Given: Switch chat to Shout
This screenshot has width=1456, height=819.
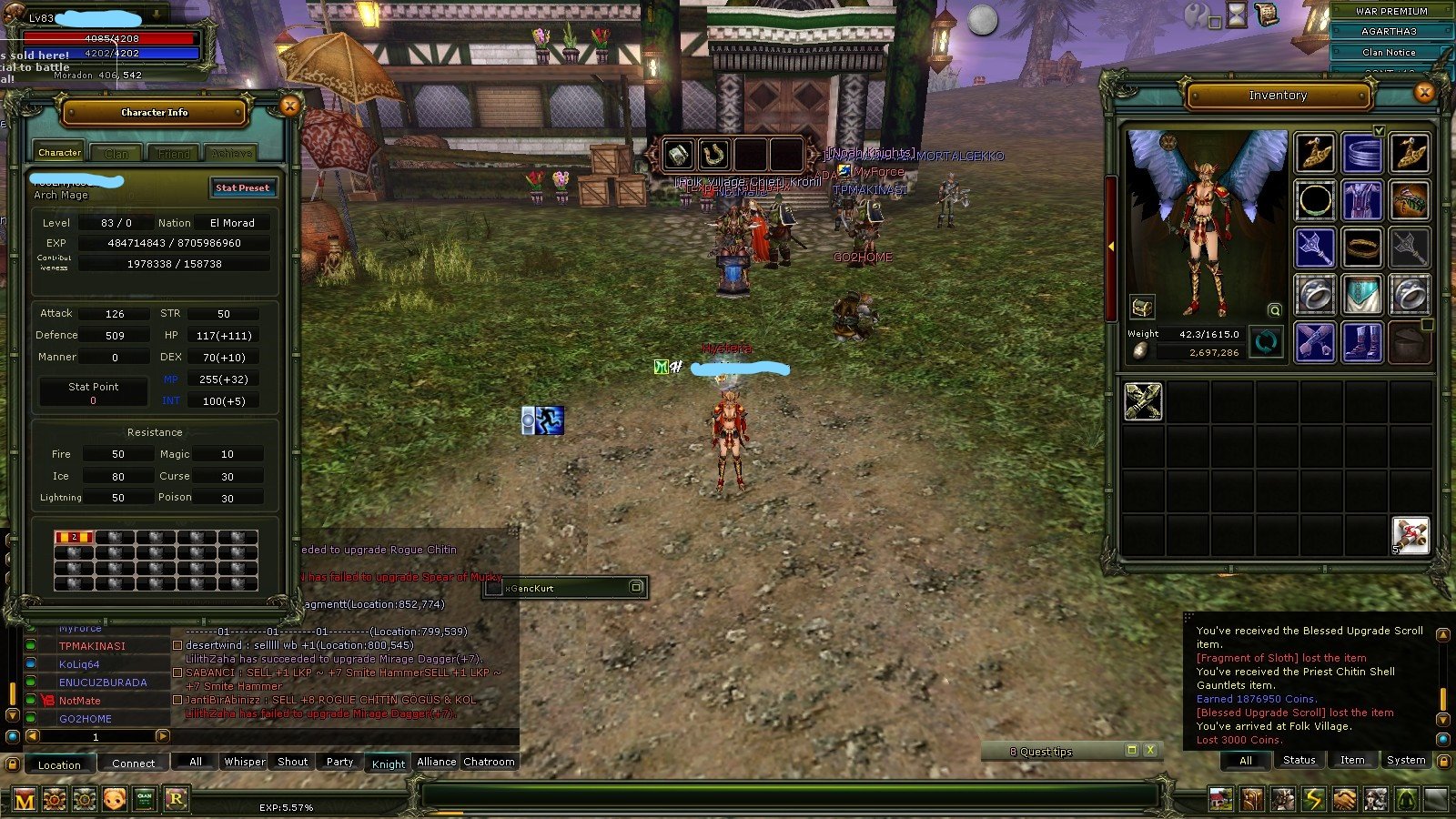Looking at the screenshot, I should (292, 762).
